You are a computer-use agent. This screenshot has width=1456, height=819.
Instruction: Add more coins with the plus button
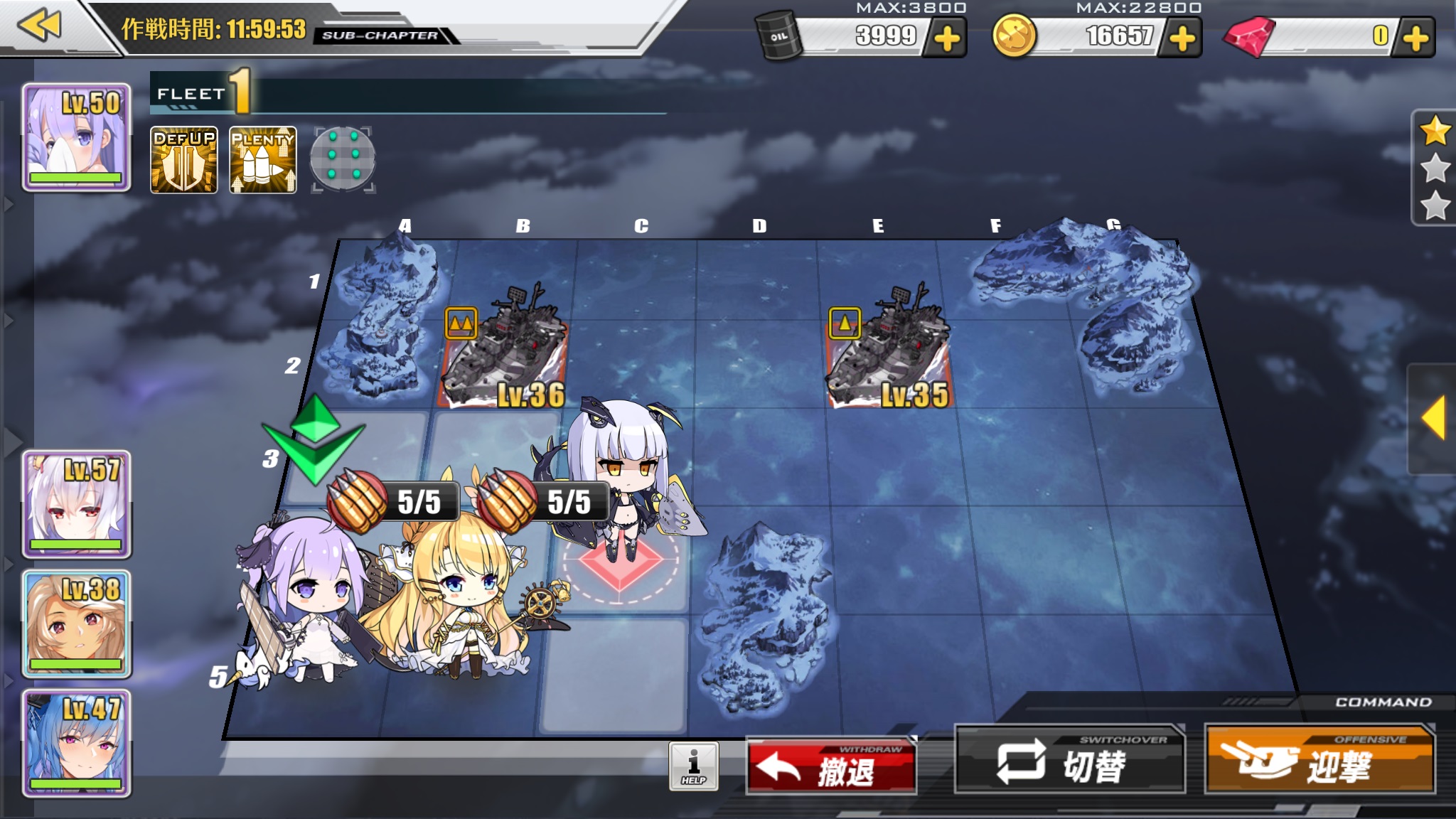pyautogui.click(x=1182, y=38)
